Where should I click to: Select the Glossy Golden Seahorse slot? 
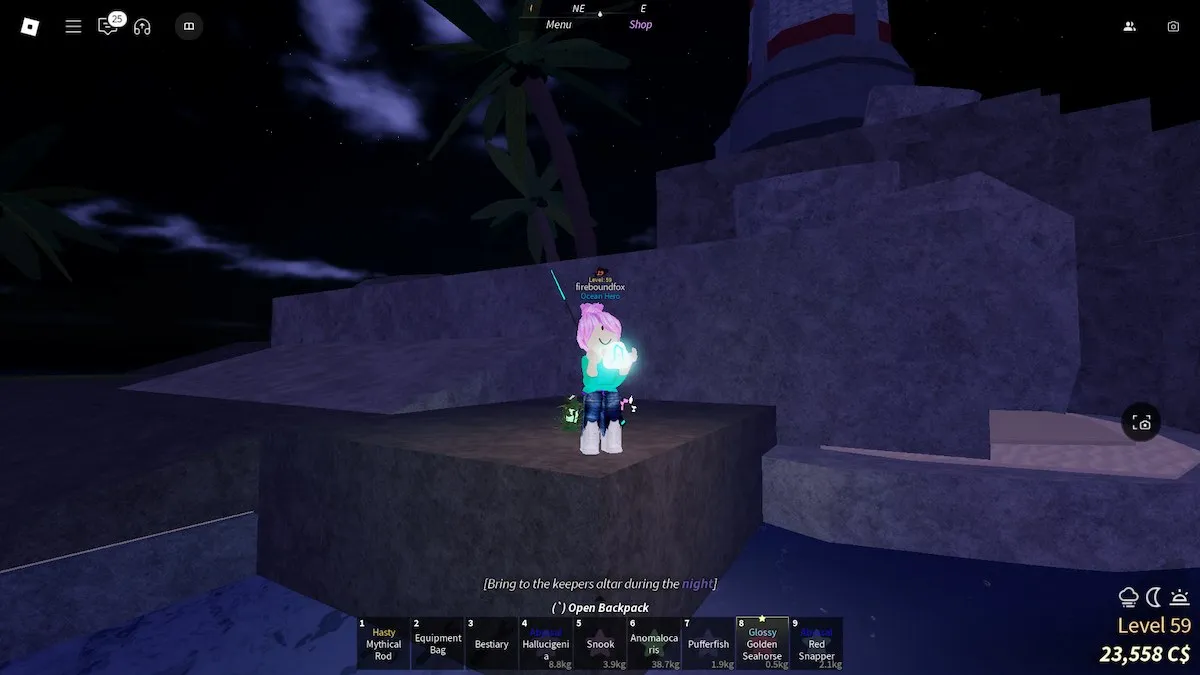click(762, 643)
